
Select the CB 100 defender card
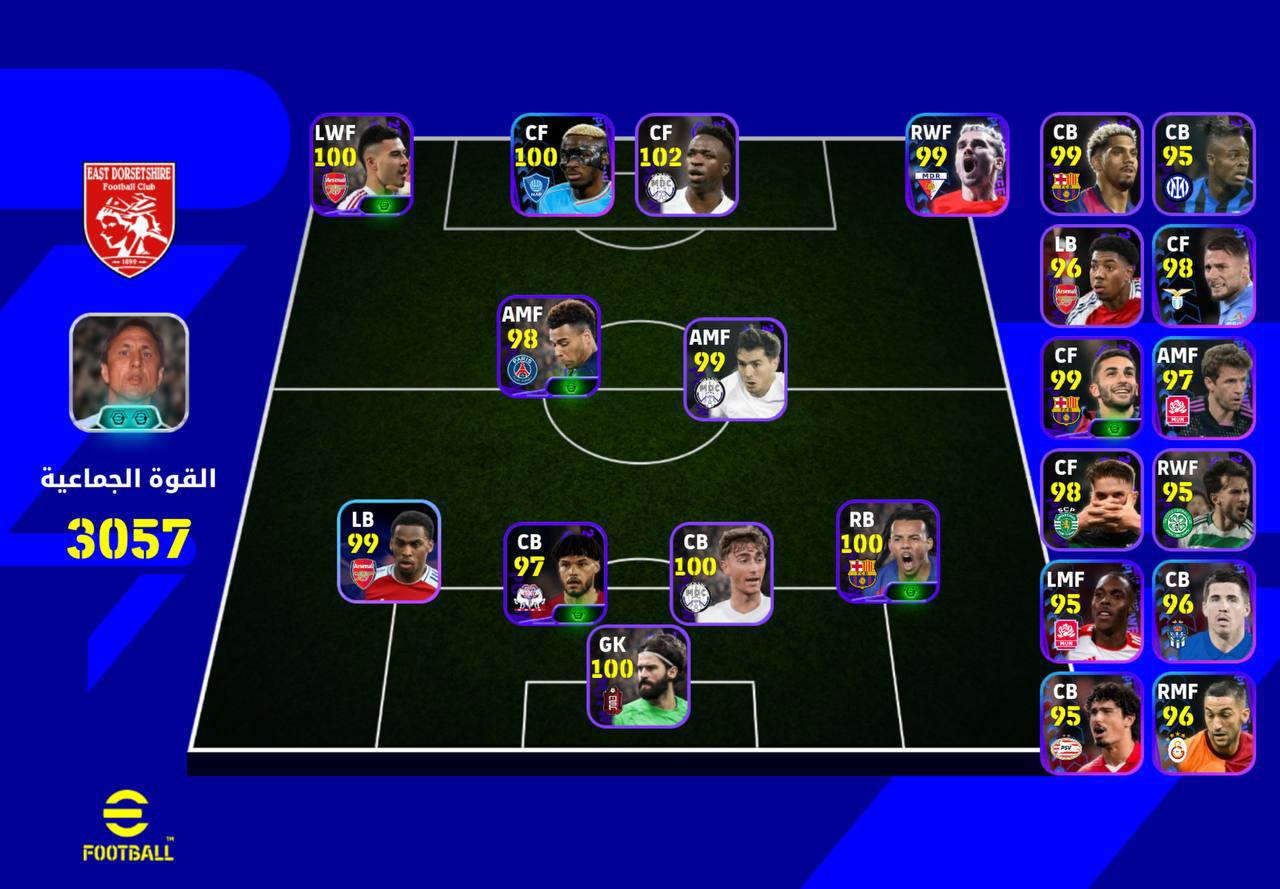[x=721, y=573]
